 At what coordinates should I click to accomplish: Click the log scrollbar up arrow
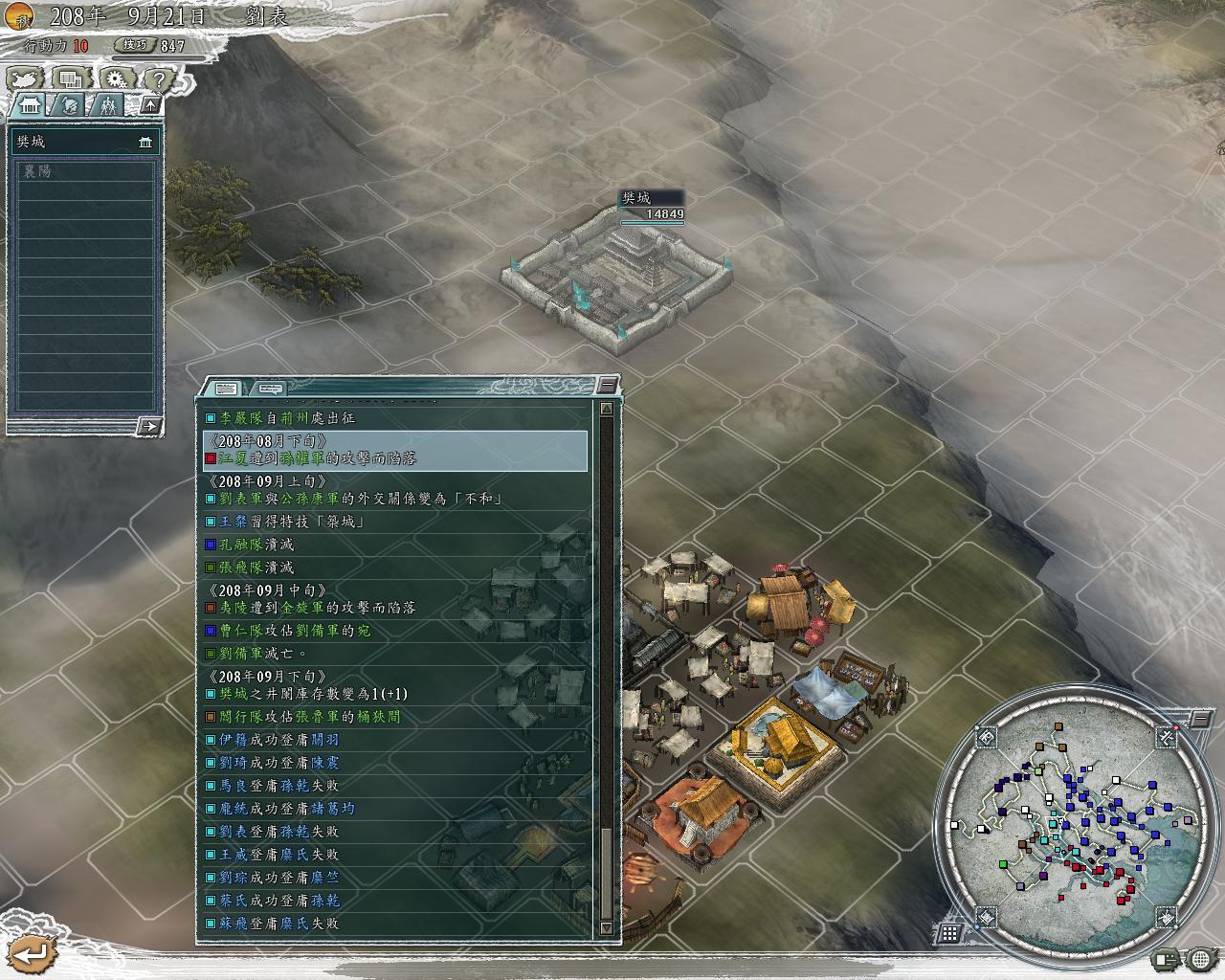tap(606, 409)
